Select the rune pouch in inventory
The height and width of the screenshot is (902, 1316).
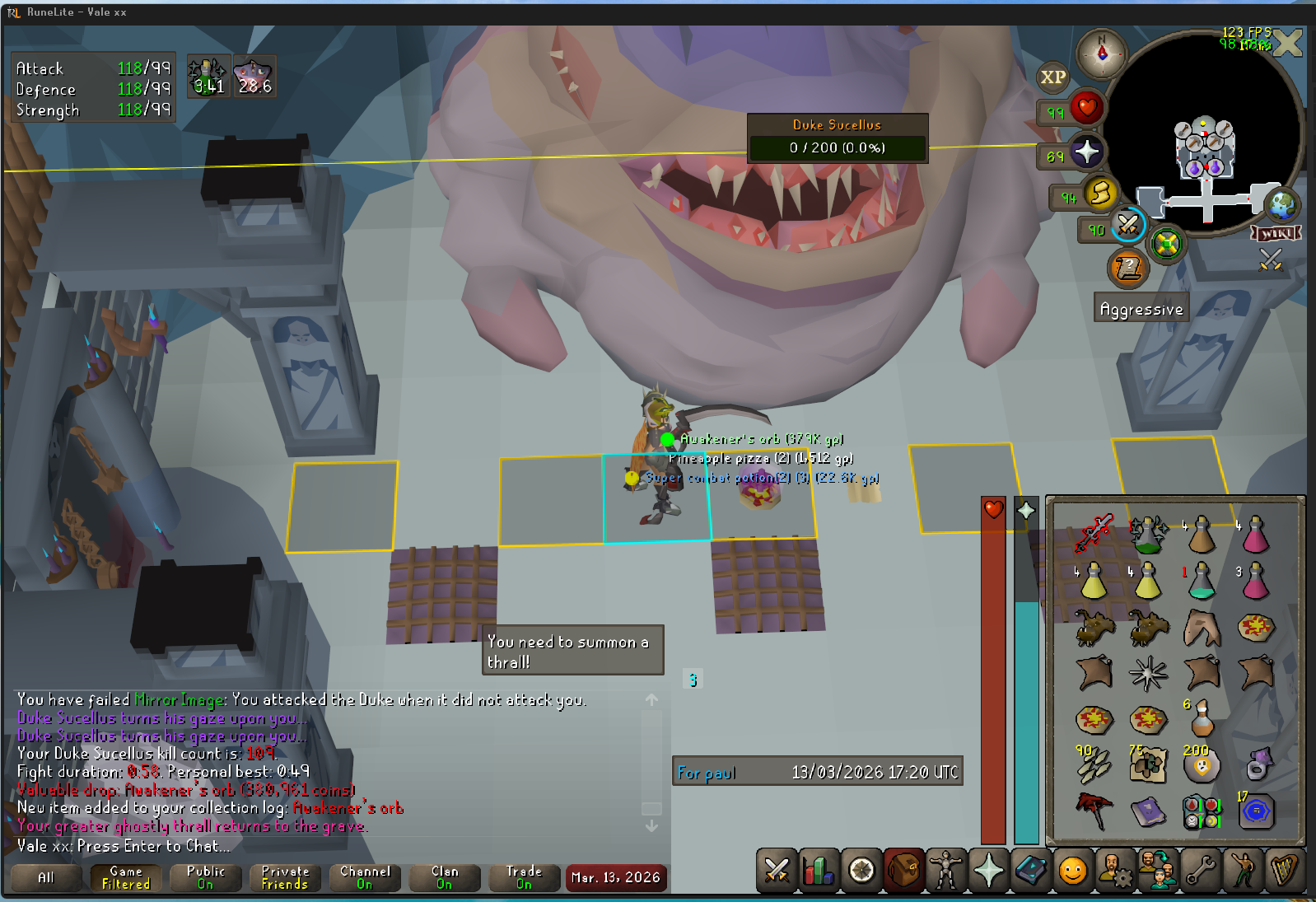[x=1202, y=811]
